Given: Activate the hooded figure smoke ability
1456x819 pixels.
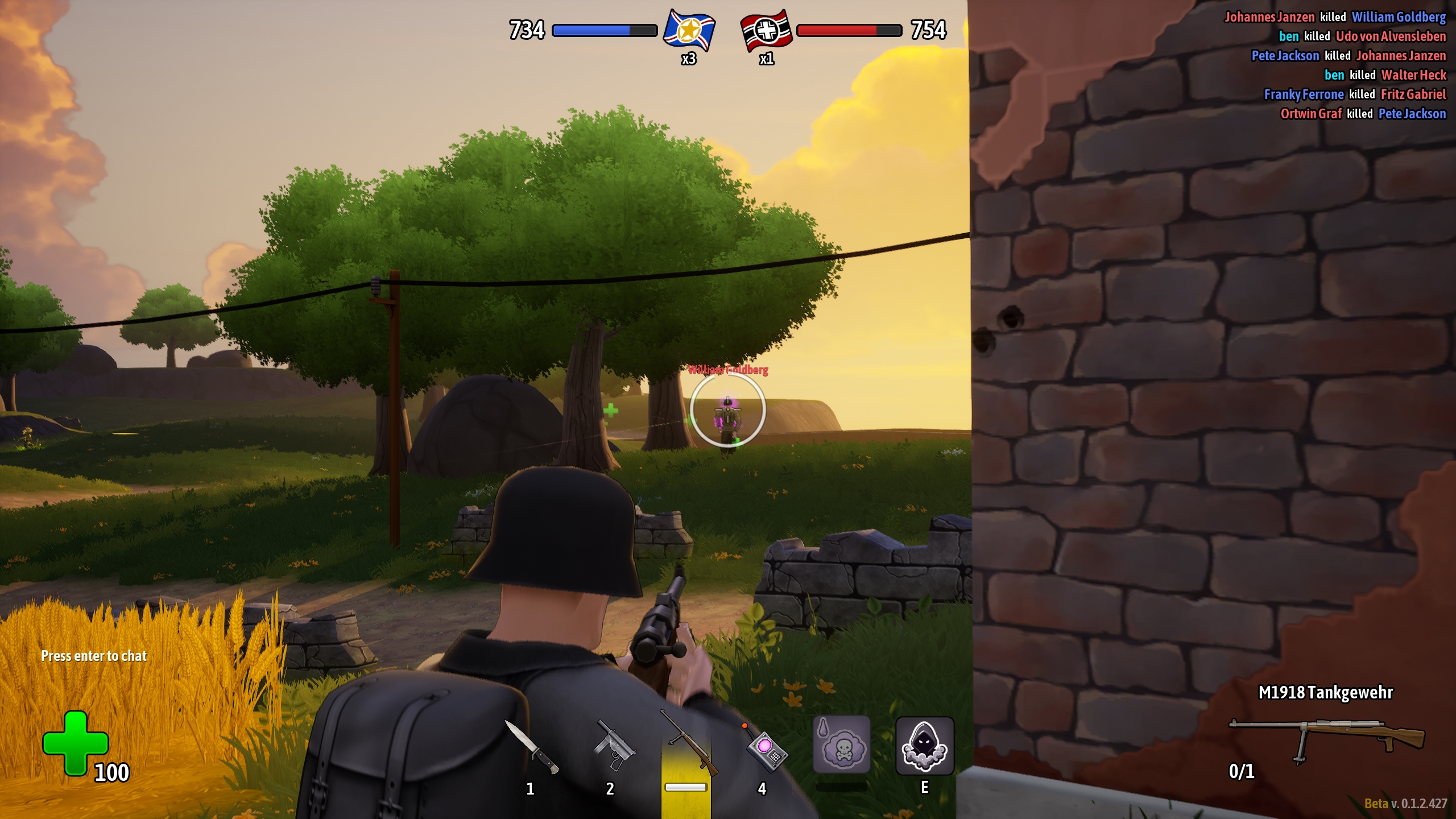Looking at the screenshot, I should (924, 746).
